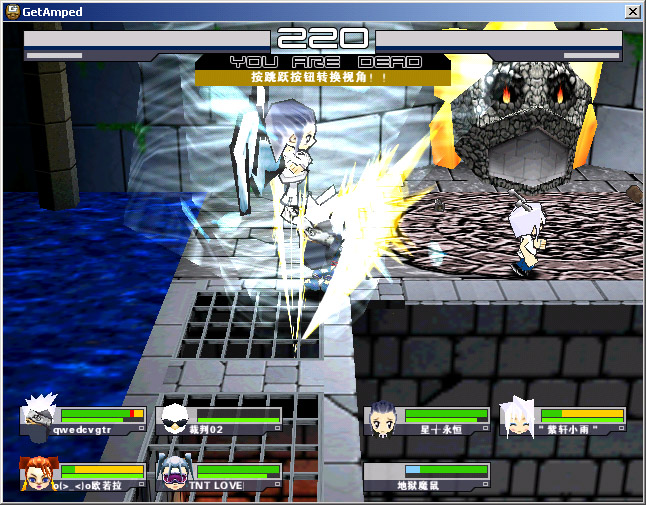Select the qwedcvgtr player portrait

[39, 418]
